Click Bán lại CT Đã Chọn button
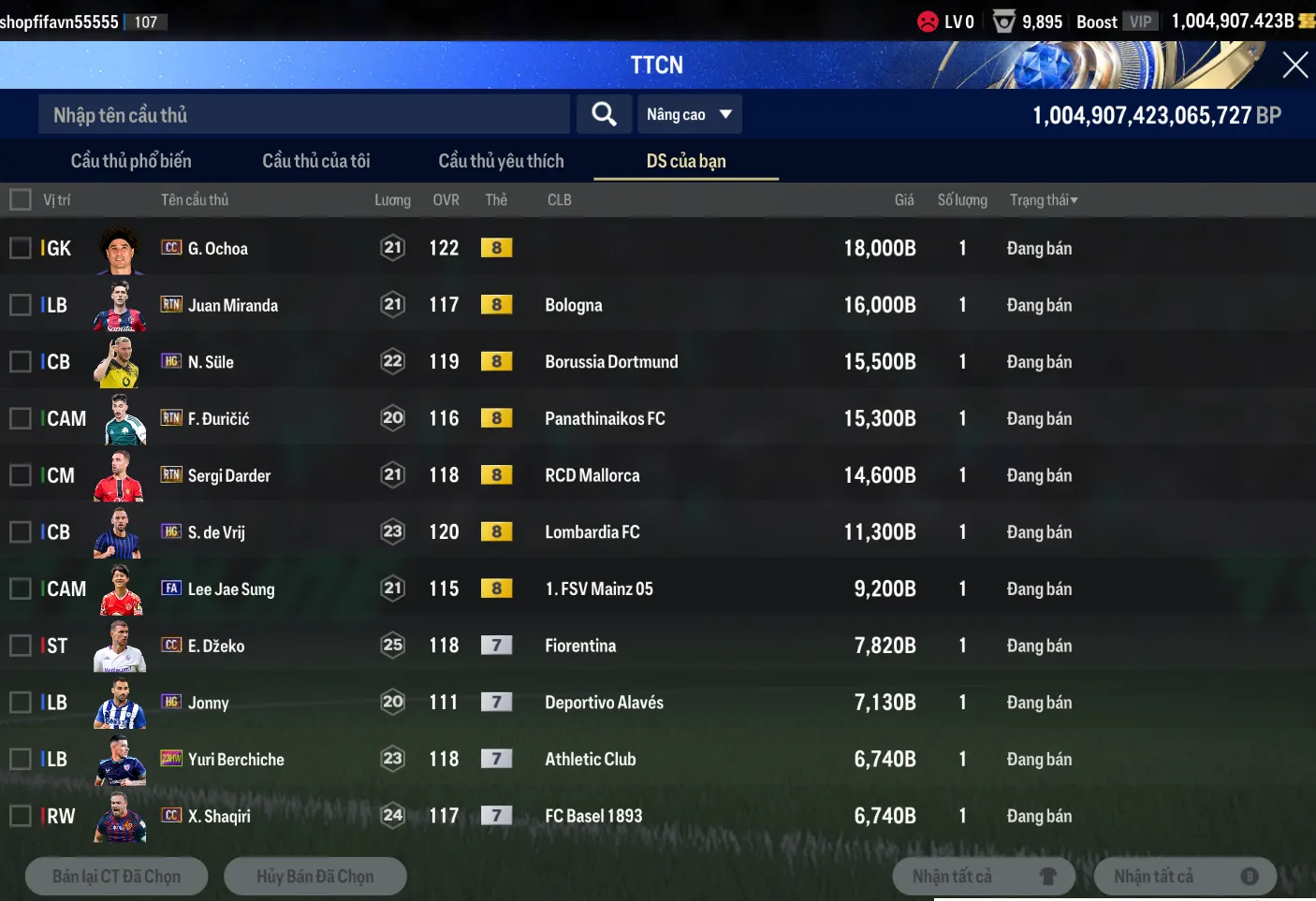Image resolution: width=1316 pixels, height=901 pixels. [x=116, y=877]
